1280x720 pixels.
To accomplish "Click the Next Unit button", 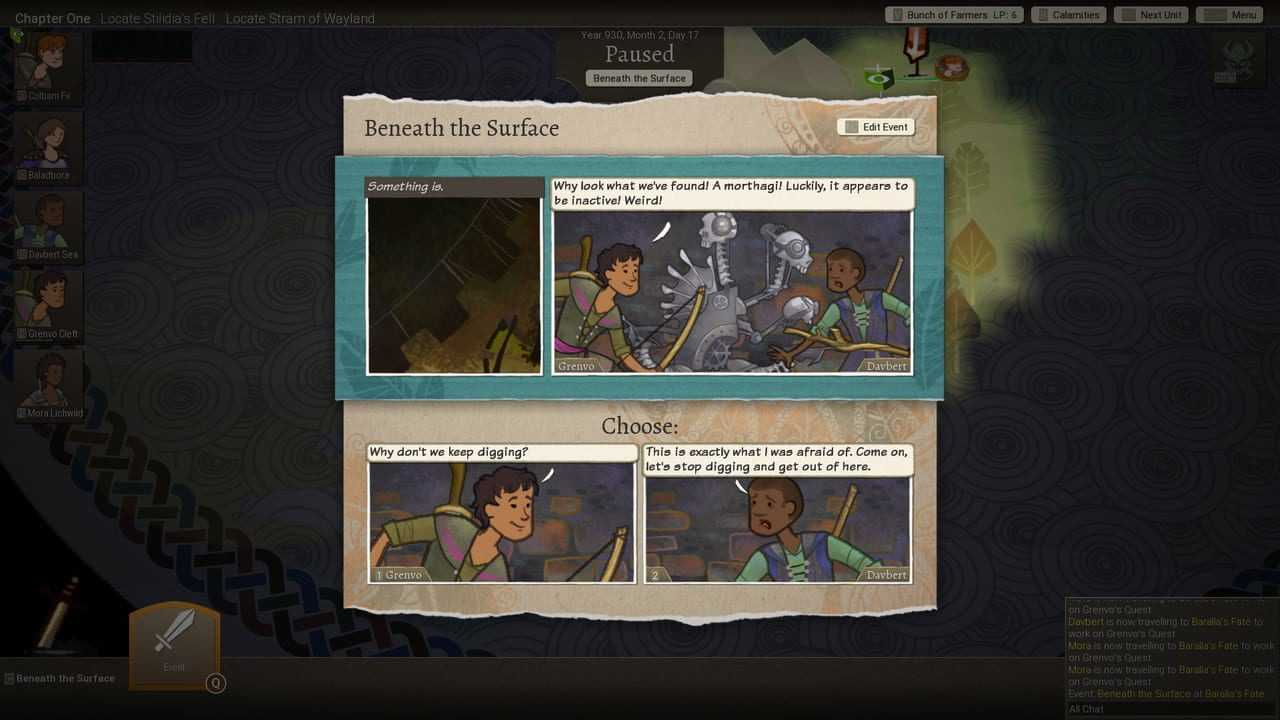I will click(1150, 14).
